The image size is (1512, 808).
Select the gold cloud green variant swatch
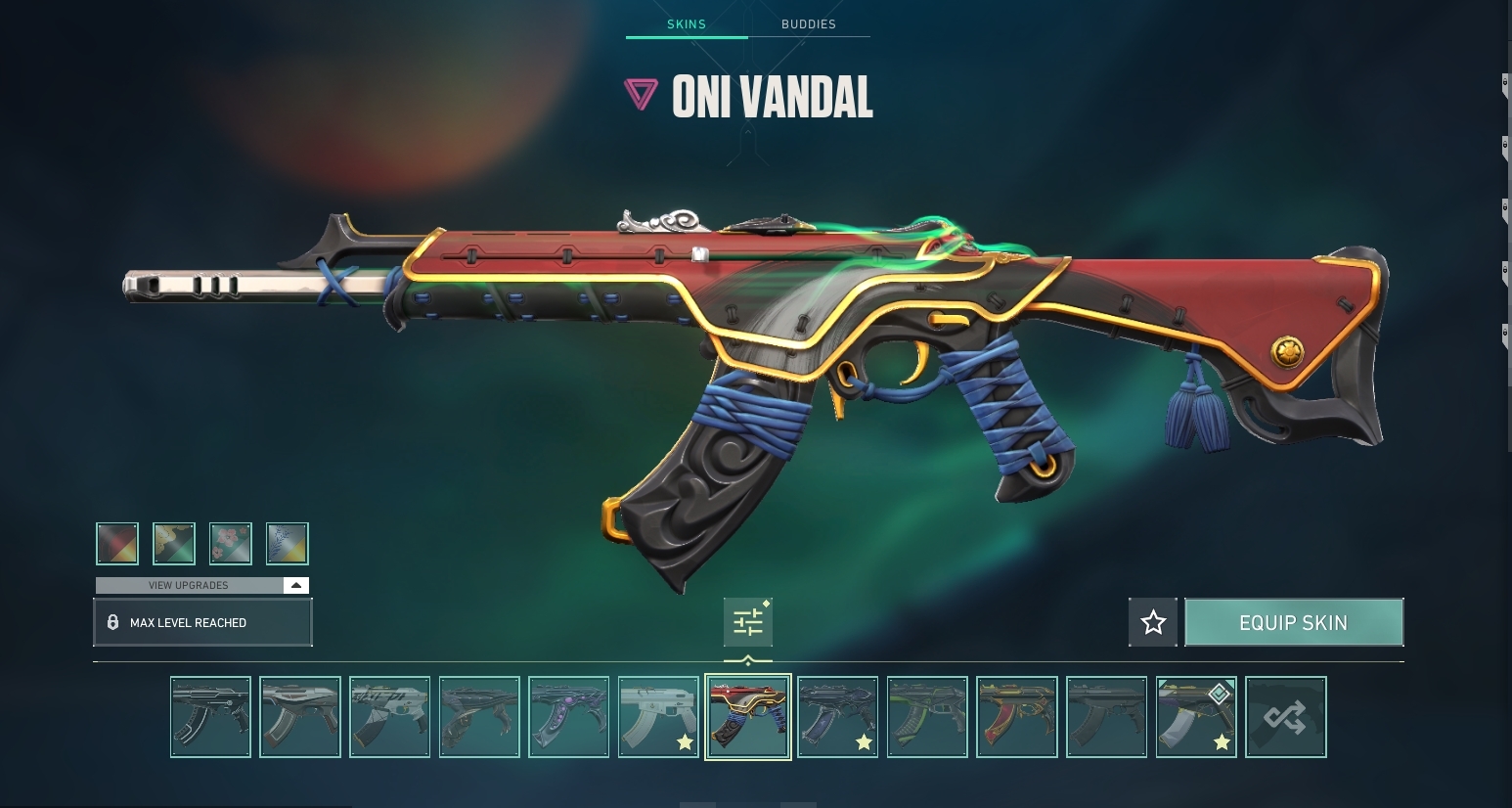click(x=174, y=544)
